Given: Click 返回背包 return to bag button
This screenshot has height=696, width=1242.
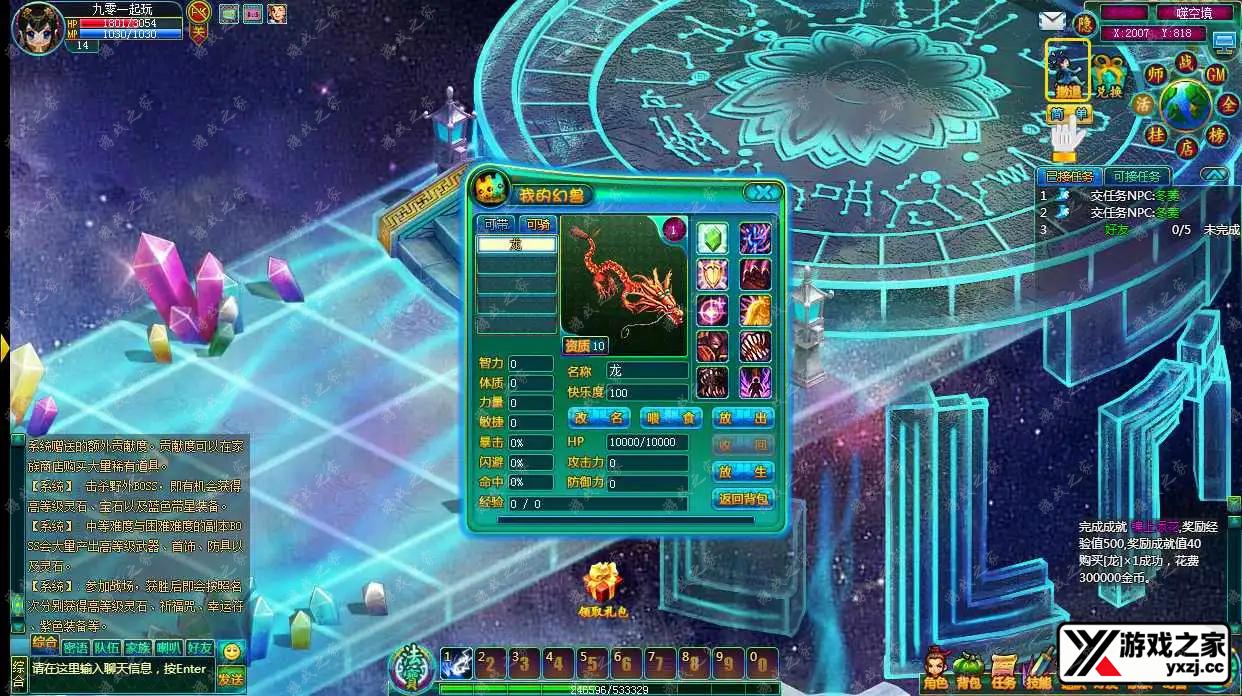Looking at the screenshot, I should point(743,498).
